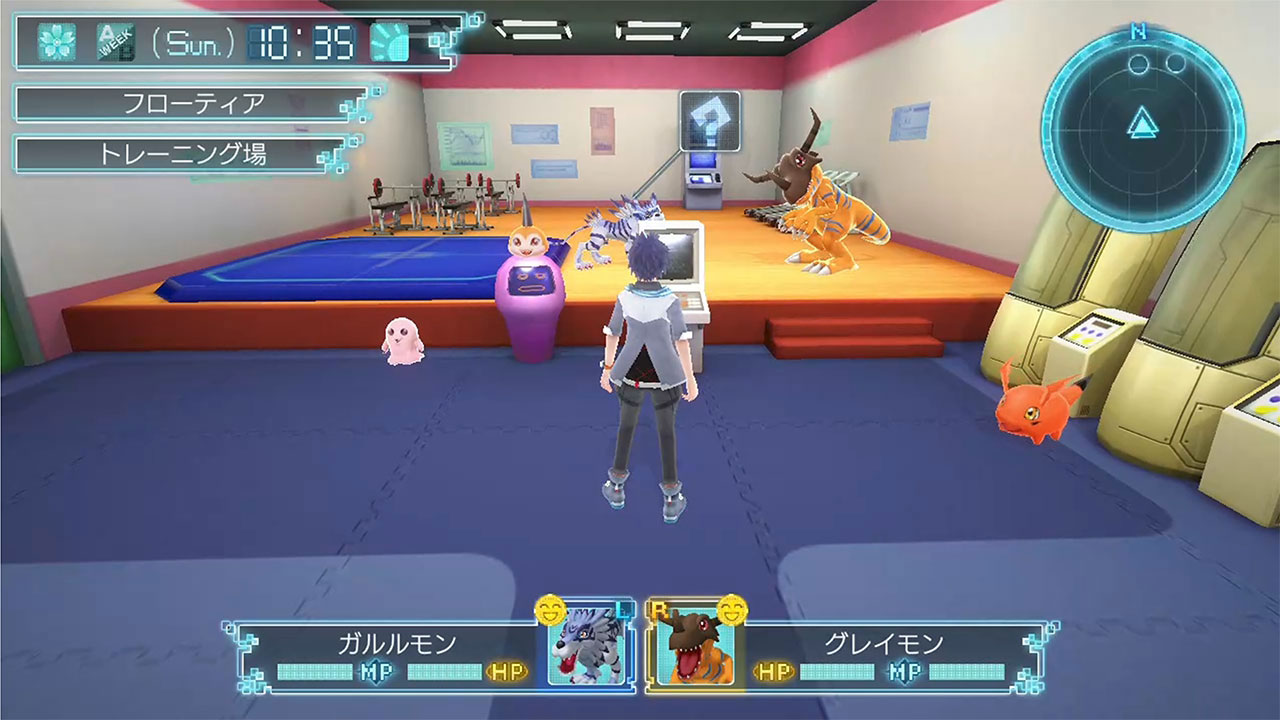
Task: Click the question mark interaction marker
Action: pos(709,121)
